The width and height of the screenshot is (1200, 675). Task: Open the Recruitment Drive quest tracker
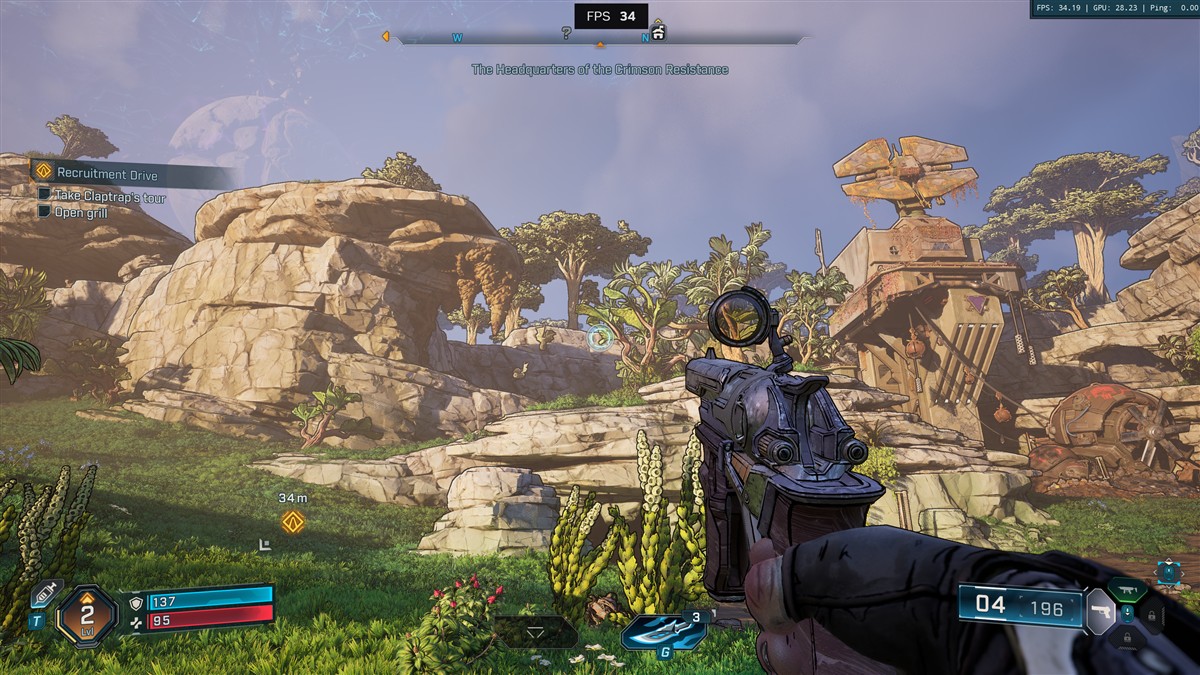(108, 174)
